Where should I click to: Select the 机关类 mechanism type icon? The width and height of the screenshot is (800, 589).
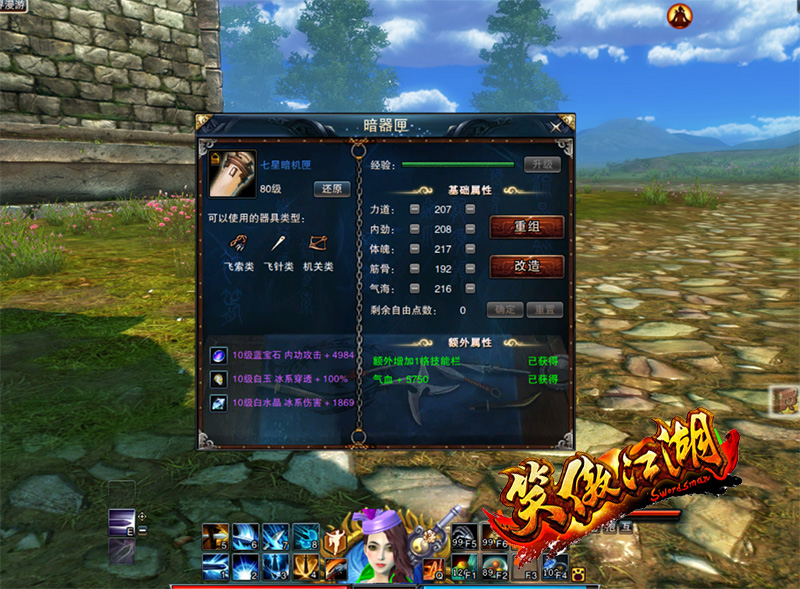point(318,243)
